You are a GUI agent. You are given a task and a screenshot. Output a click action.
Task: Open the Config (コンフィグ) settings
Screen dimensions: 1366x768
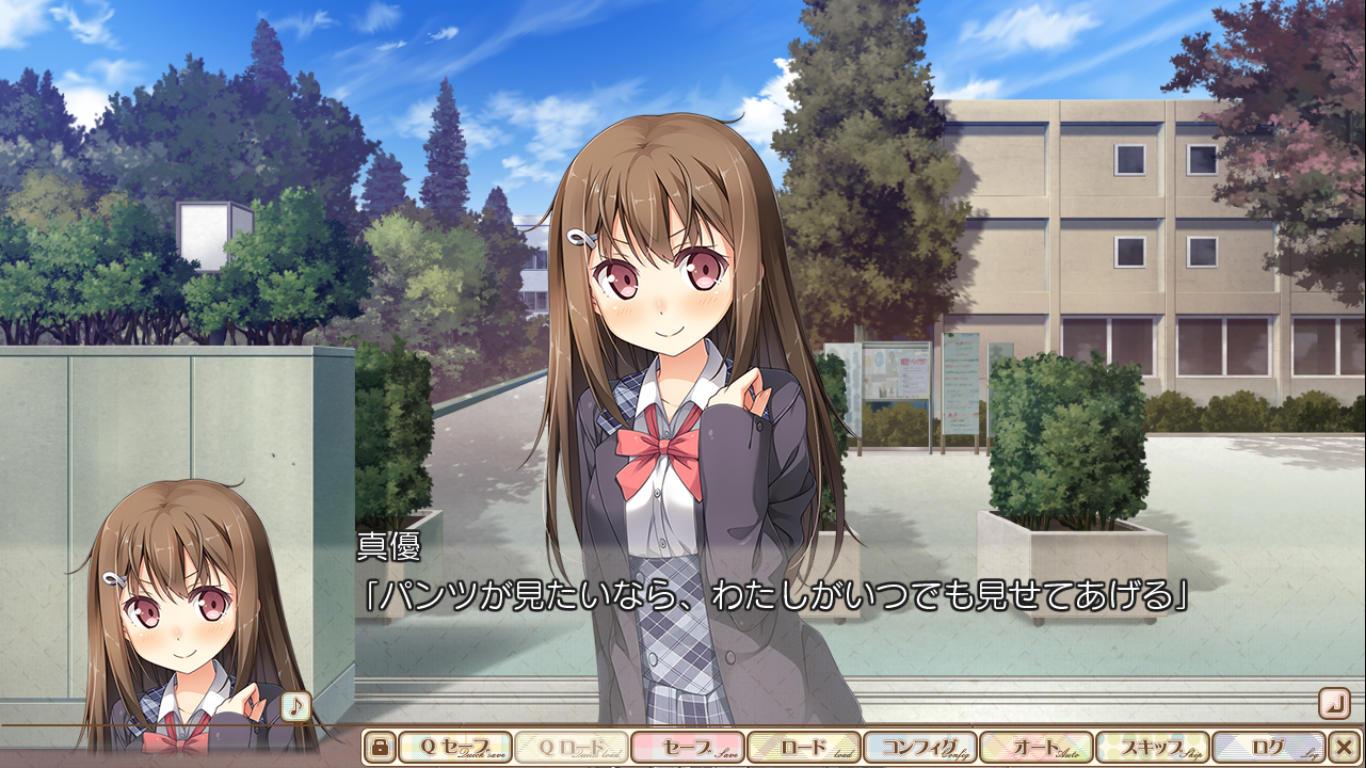[920, 747]
